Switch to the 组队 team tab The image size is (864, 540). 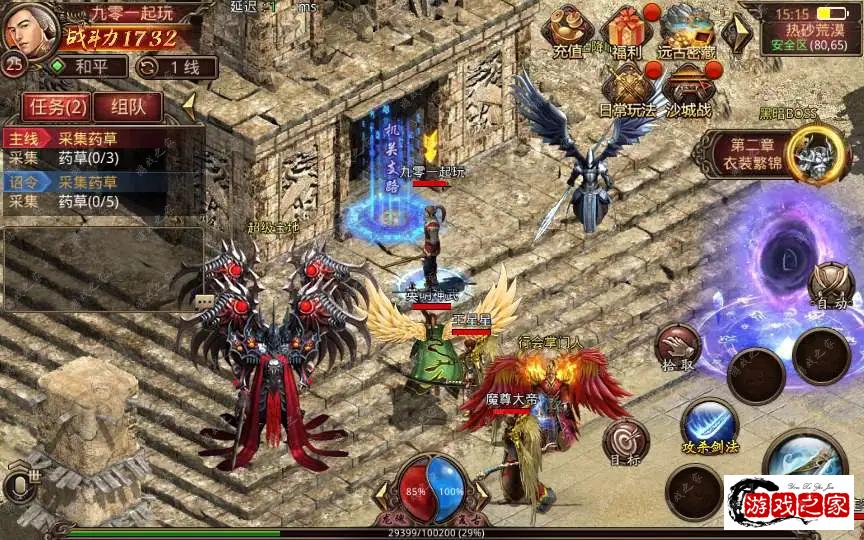click(129, 106)
